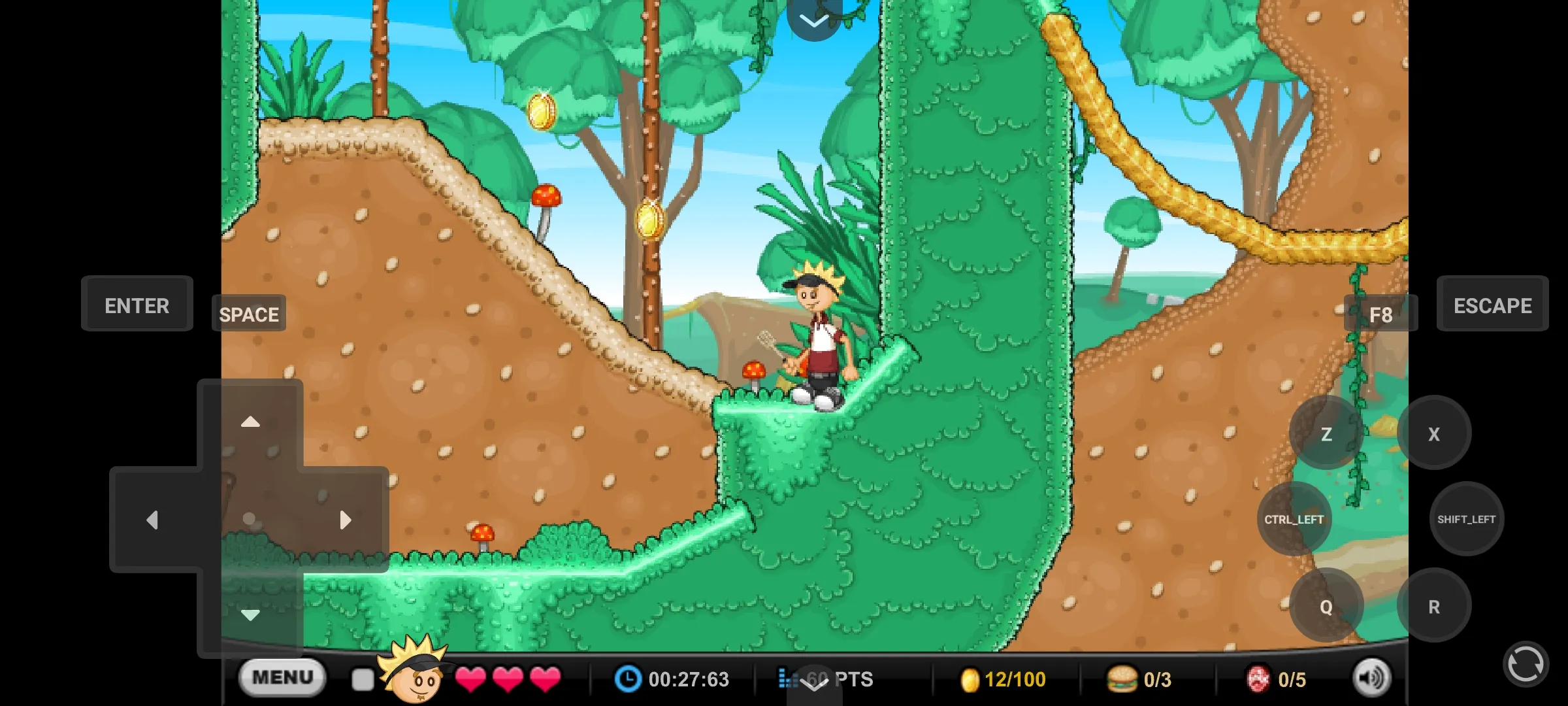This screenshot has width=1568, height=706.
Task: Tap the SHIFT_LEFT round button
Action: (1467, 519)
